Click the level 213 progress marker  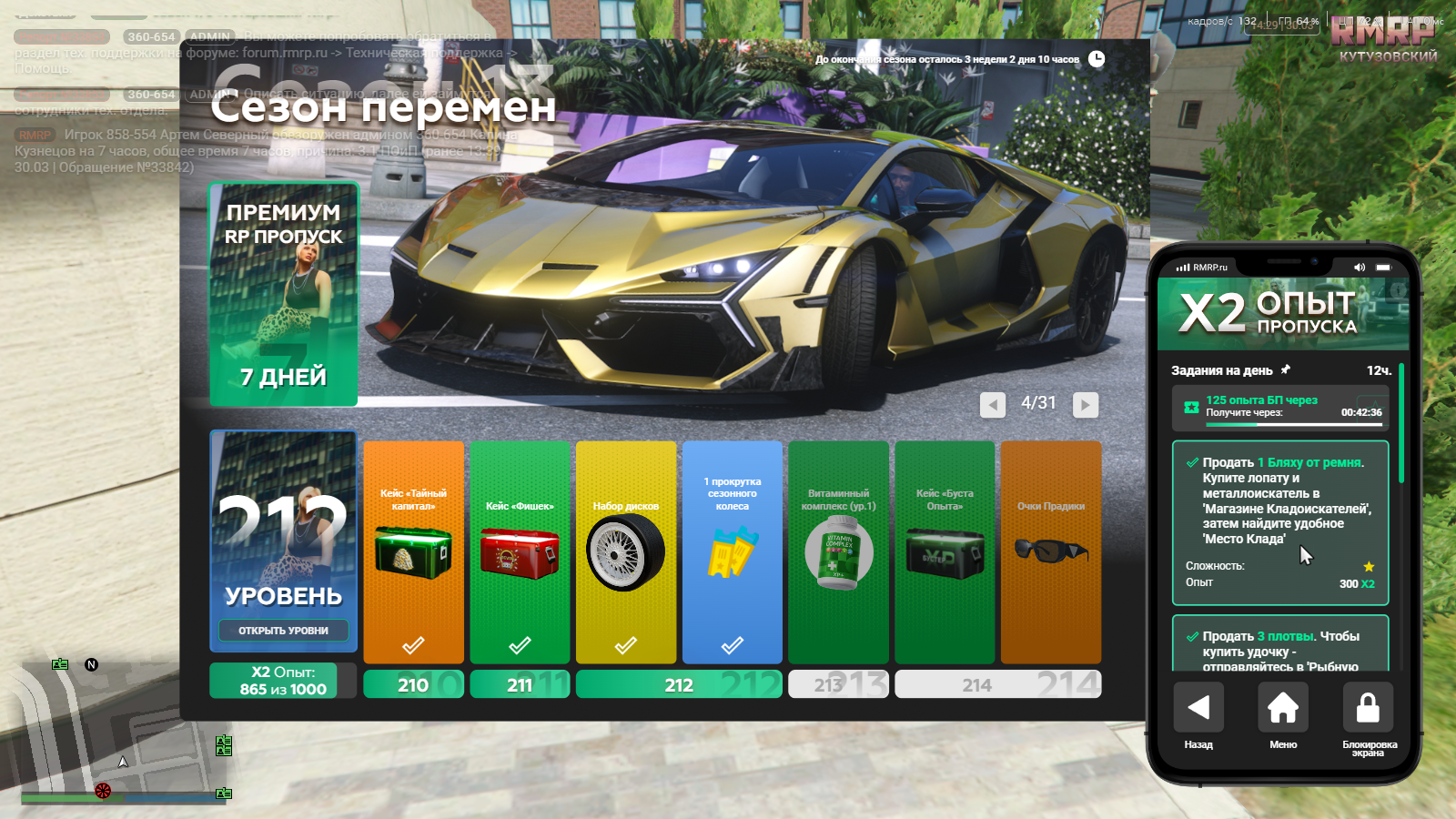pos(838,684)
